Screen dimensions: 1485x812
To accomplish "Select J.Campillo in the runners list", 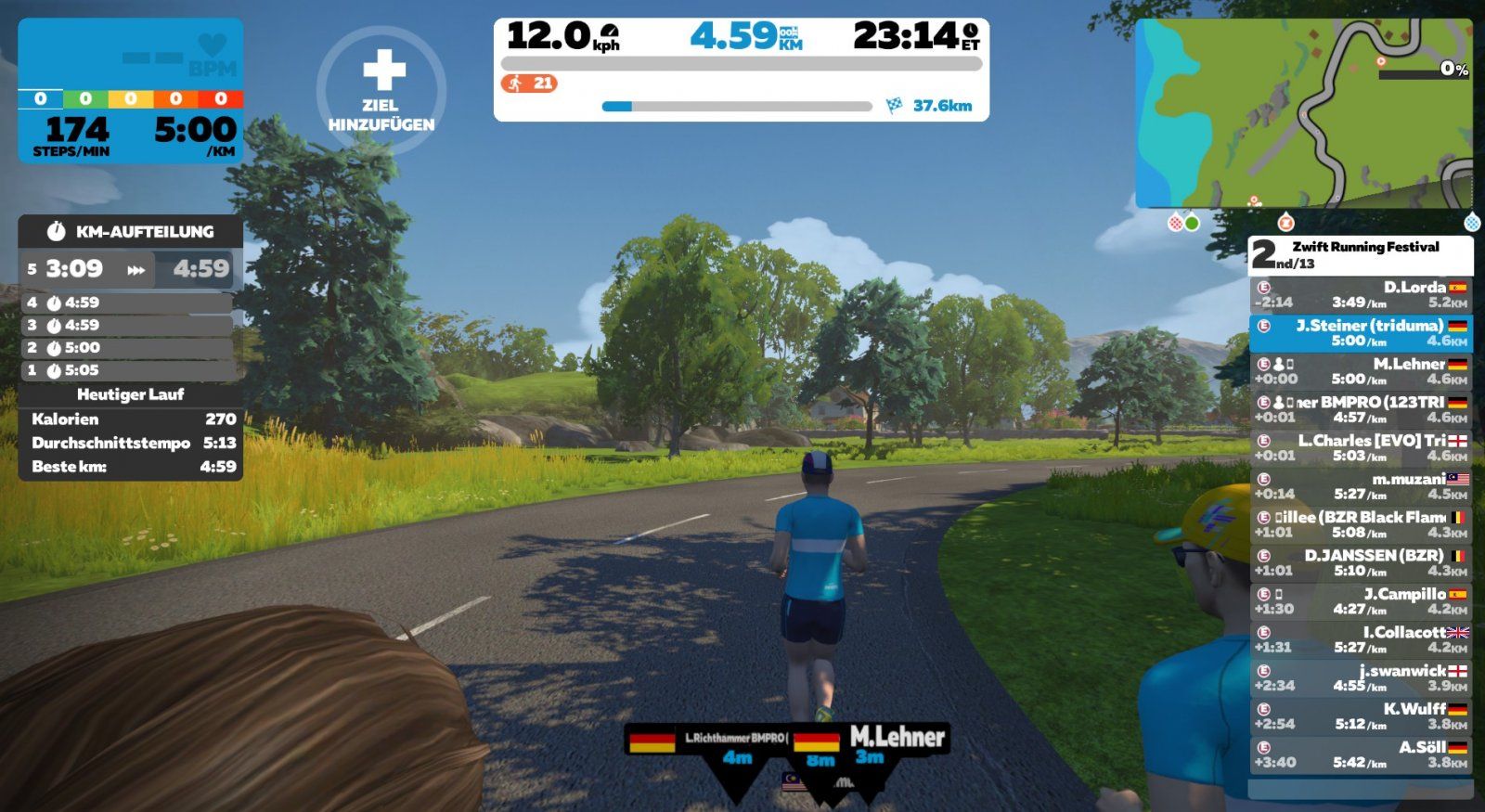I will click(x=1360, y=600).
